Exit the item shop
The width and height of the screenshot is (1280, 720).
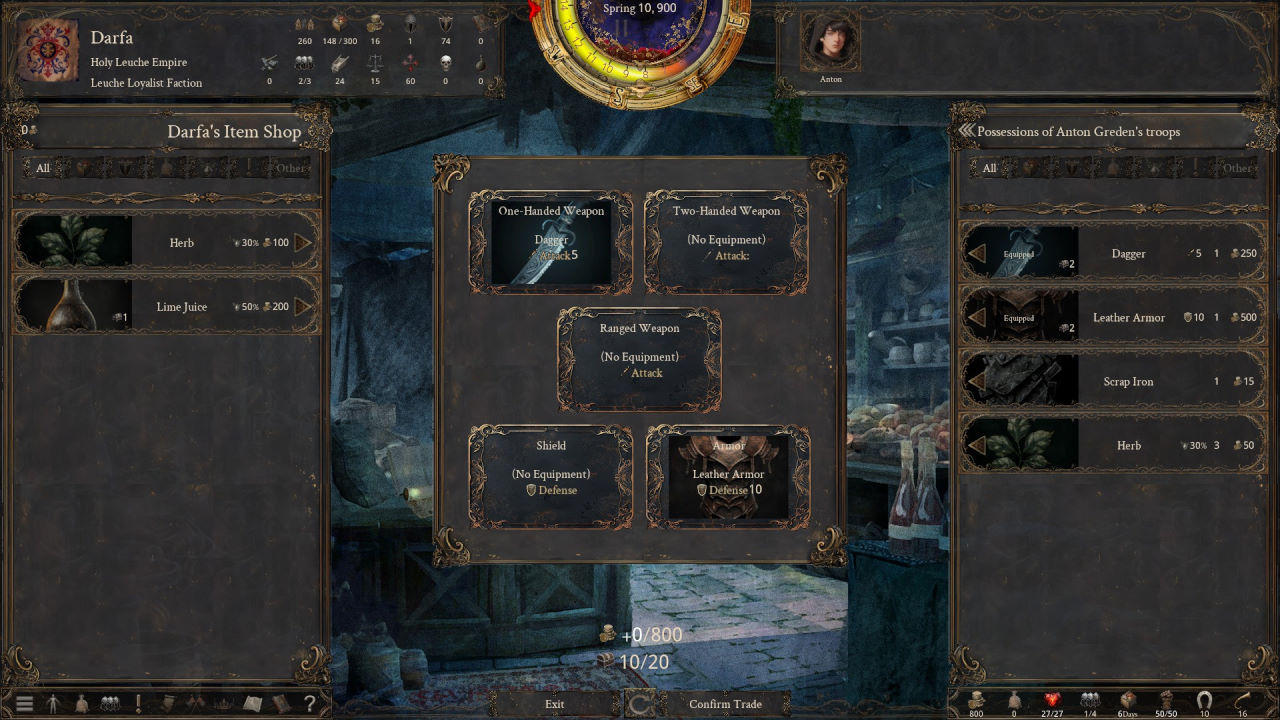click(554, 704)
